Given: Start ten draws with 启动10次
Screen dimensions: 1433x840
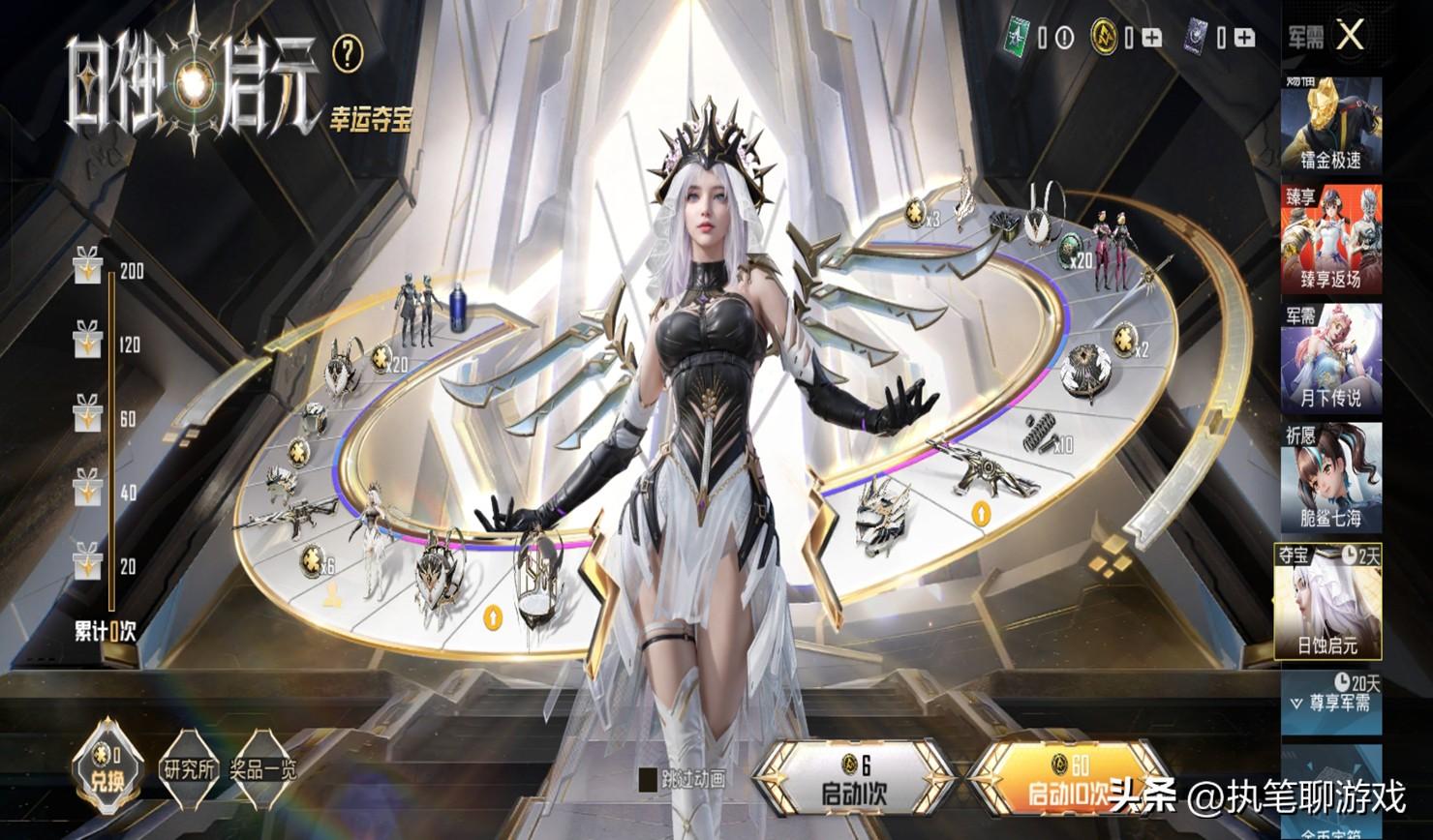Looking at the screenshot, I should (x=1065, y=782).
